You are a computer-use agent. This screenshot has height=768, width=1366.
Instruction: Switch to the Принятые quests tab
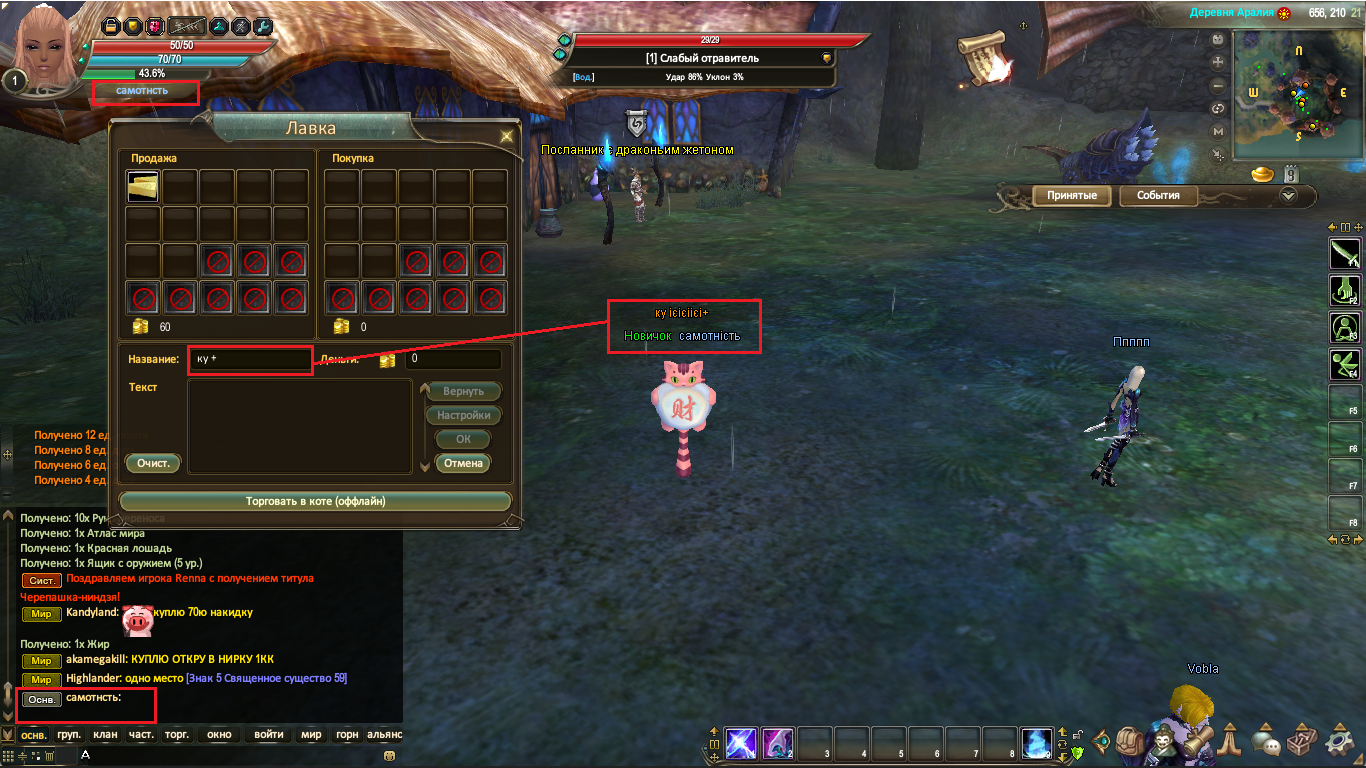[1072, 196]
